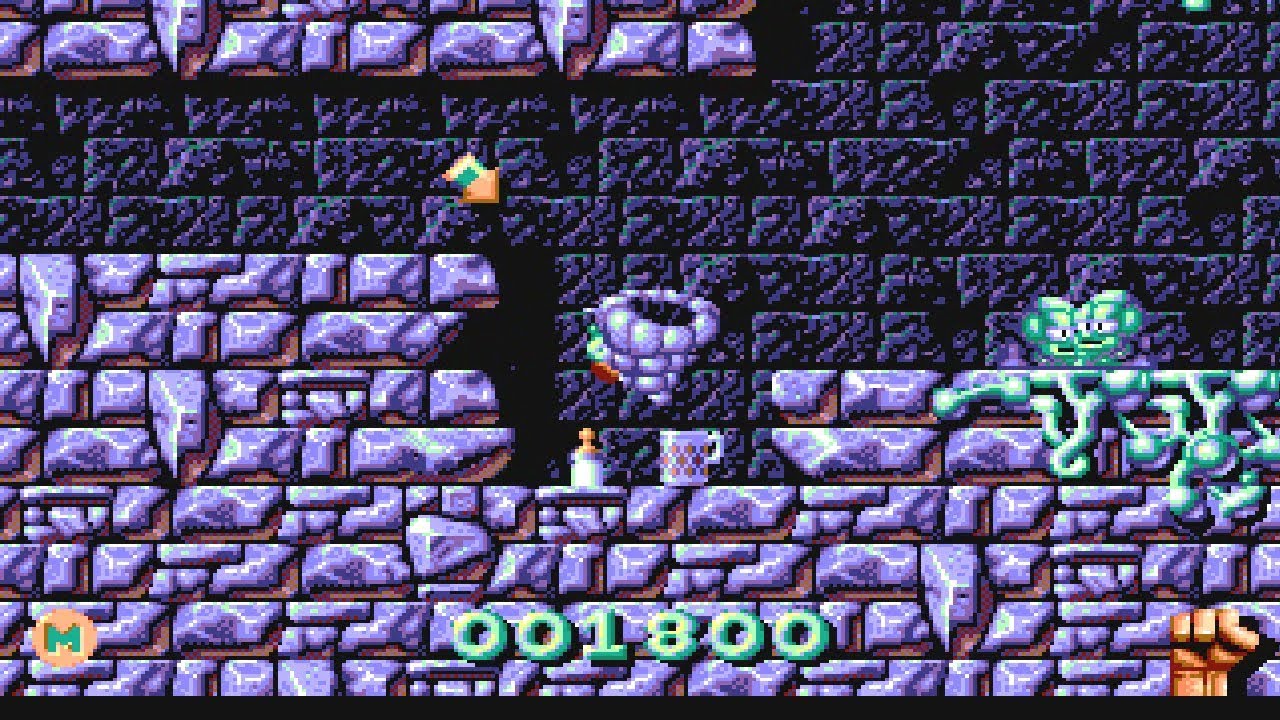Click the orange paper kite pickup

point(470,180)
